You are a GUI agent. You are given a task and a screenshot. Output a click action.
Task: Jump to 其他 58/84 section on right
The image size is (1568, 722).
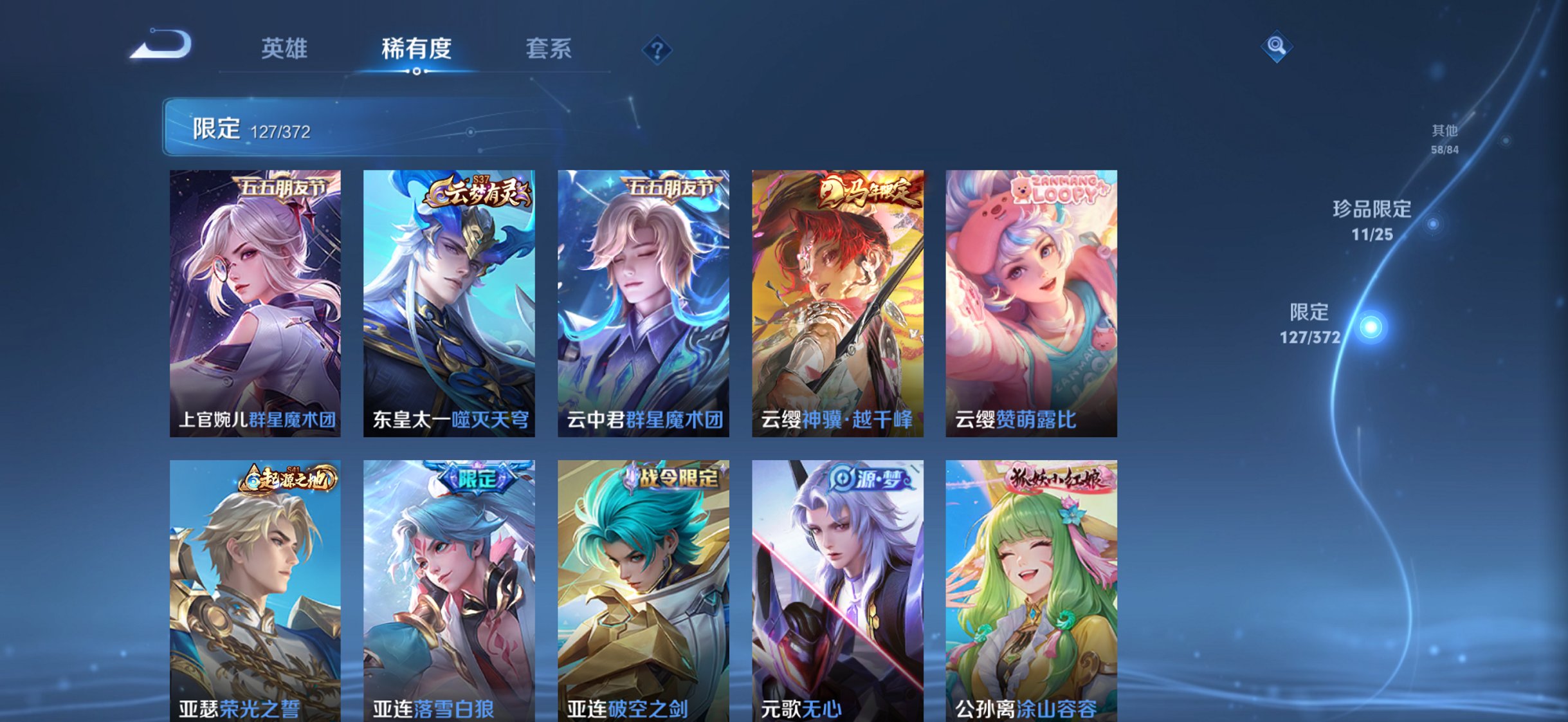coord(1444,138)
